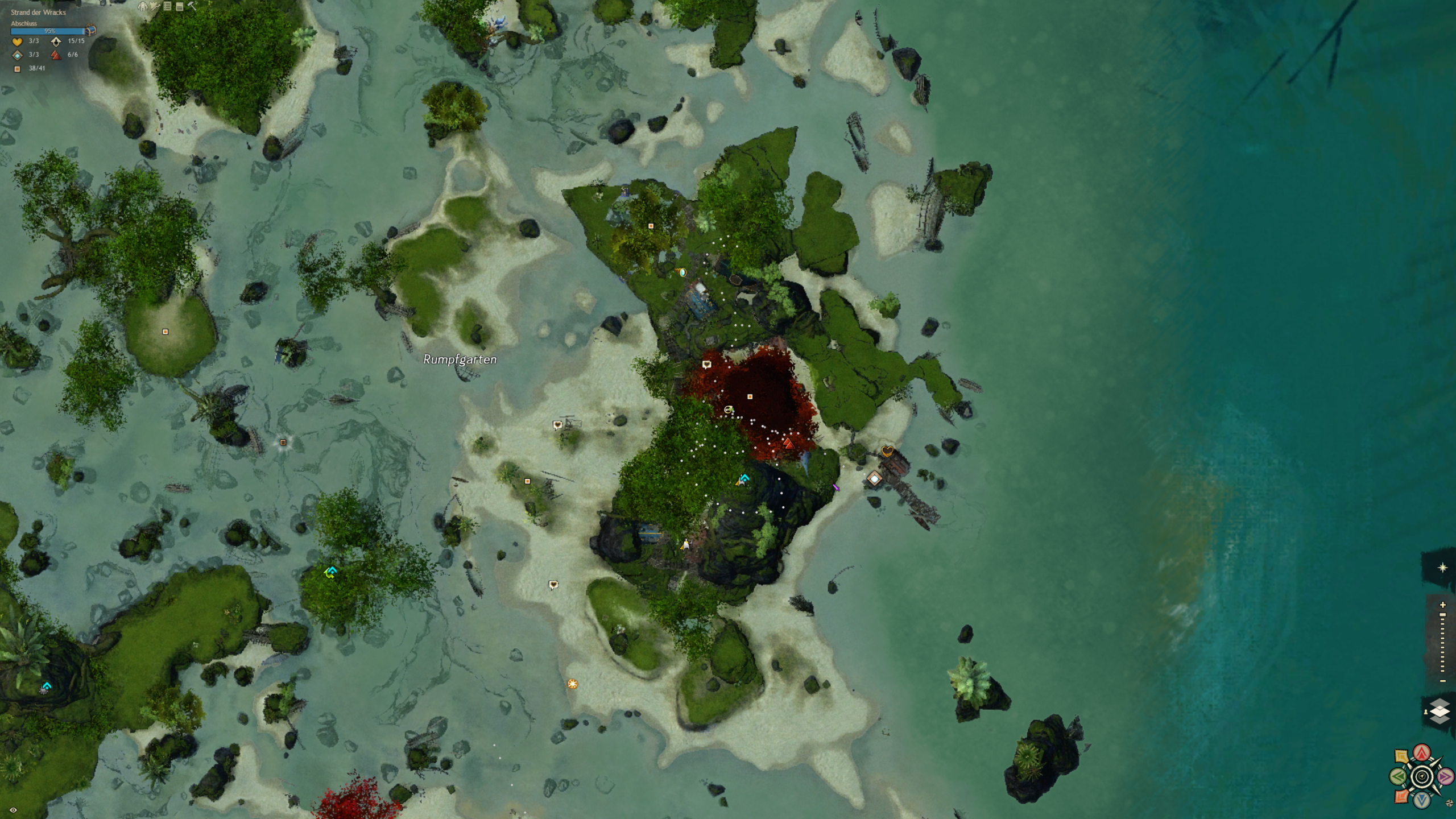Open the notepad icon in top toolbar
1456x819 pixels.
180,6
